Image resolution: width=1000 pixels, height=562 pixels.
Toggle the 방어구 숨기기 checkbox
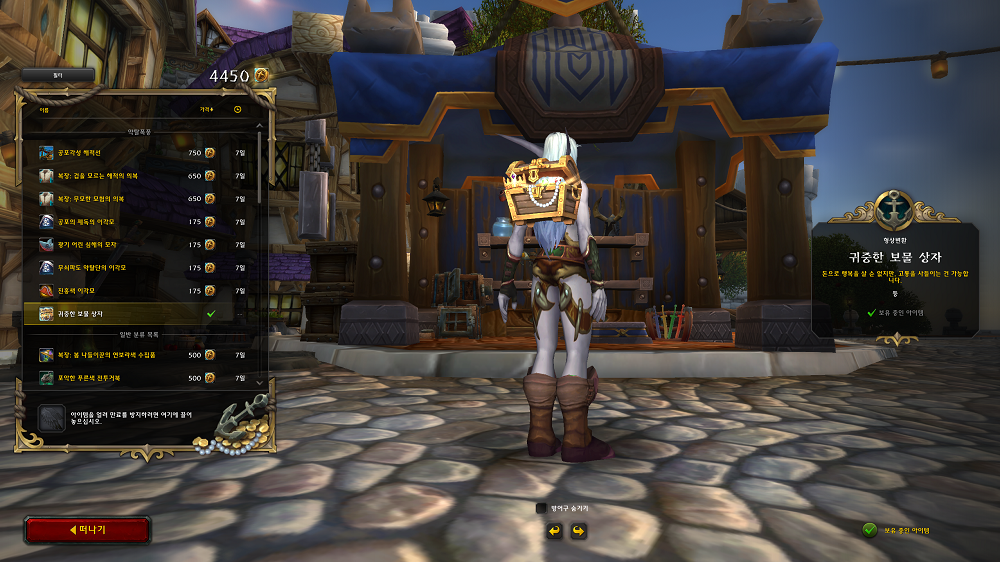pyautogui.click(x=542, y=508)
